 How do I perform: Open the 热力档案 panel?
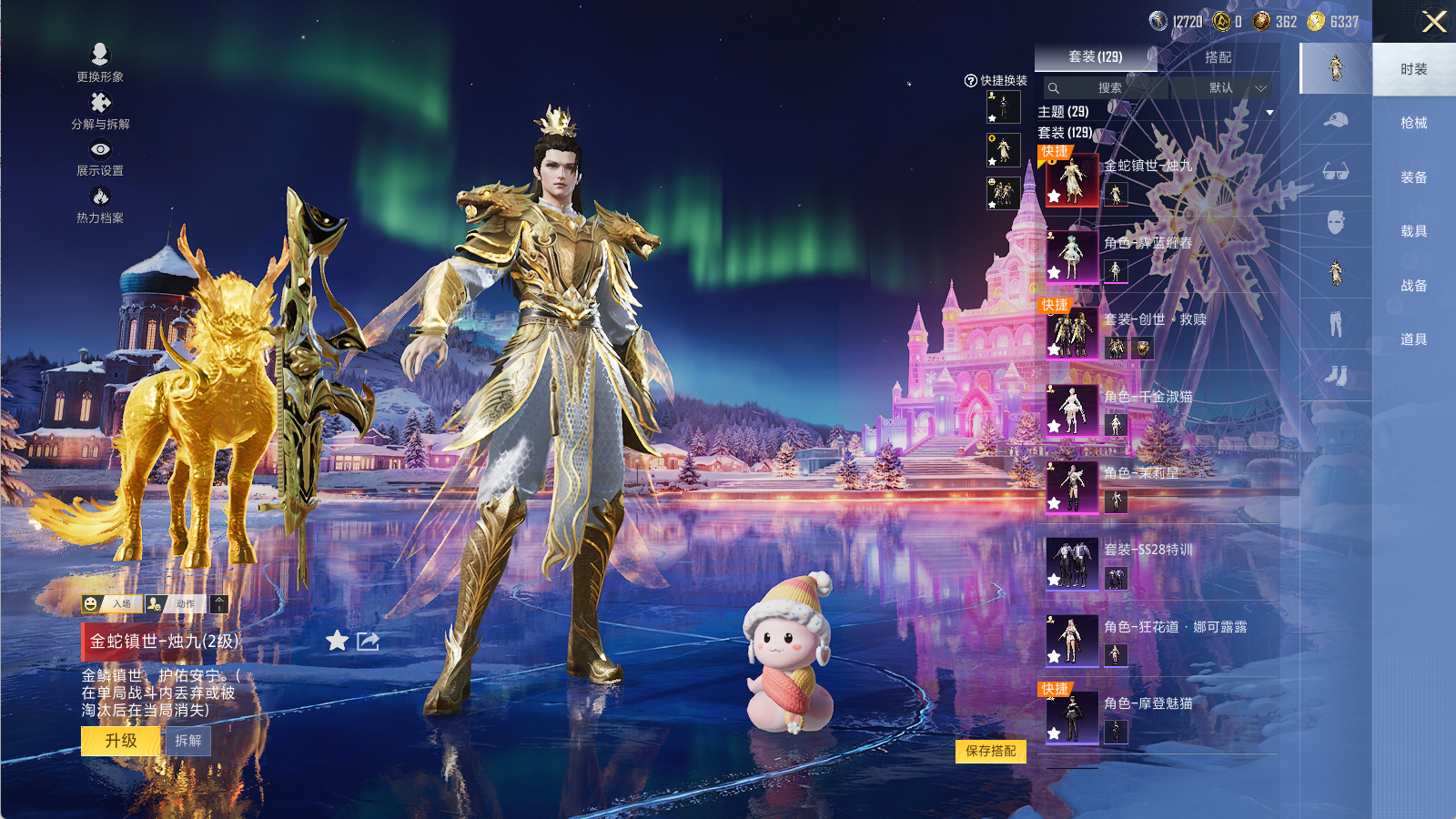coord(100,205)
